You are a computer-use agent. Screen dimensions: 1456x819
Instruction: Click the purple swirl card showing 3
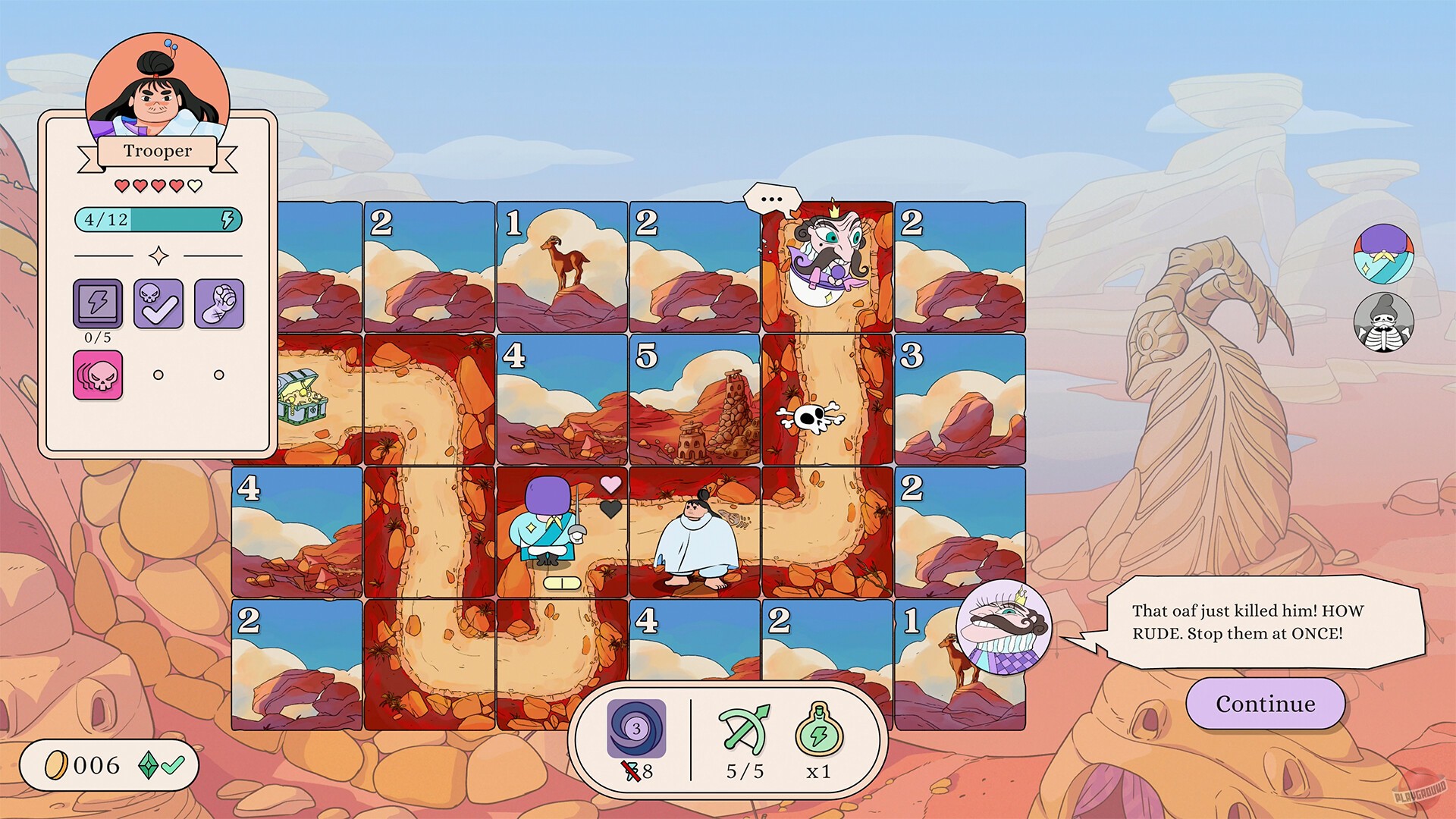pyautogui.click(x=637, y=730)
